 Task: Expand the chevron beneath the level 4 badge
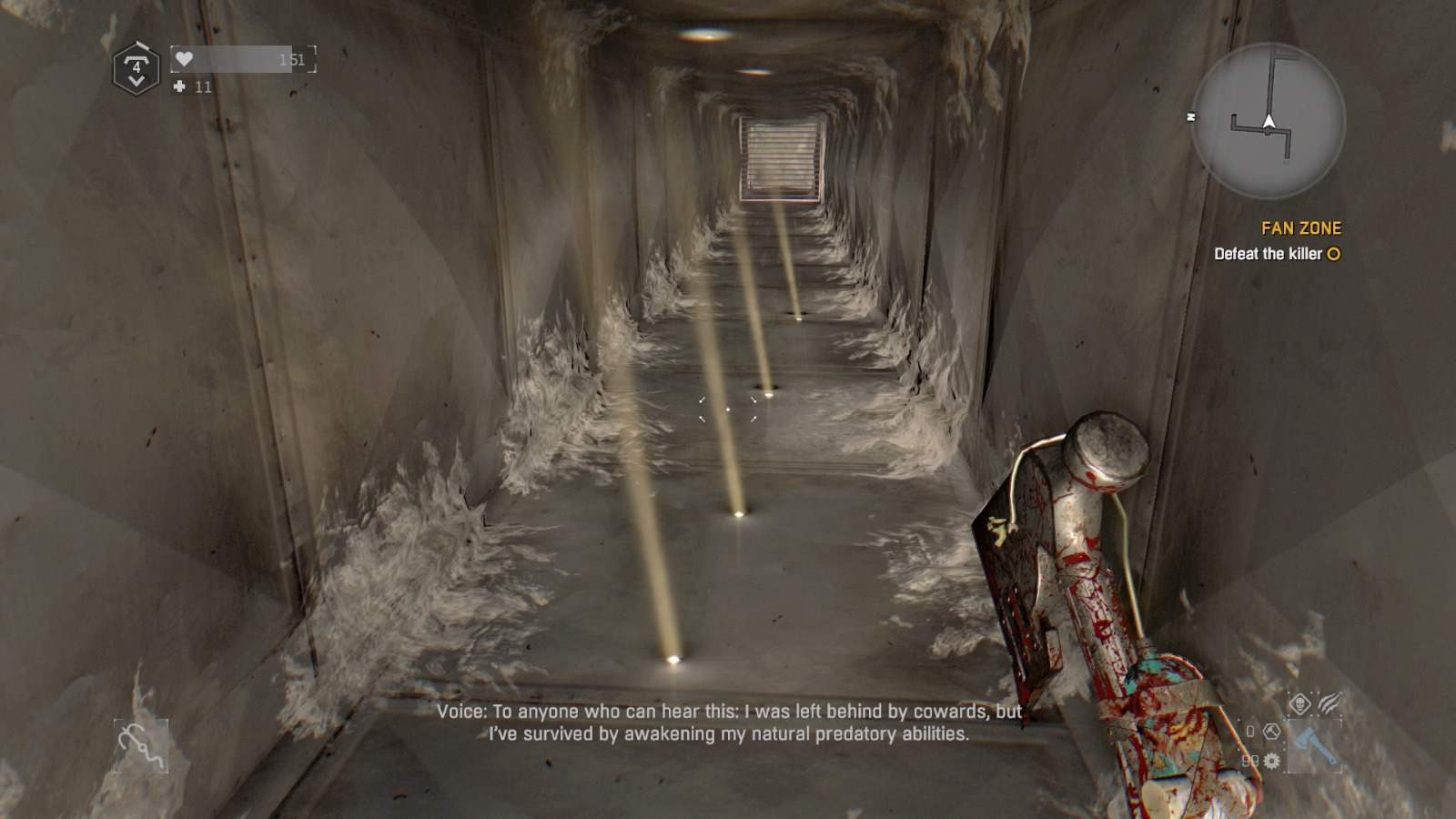click(x=136, y=81)
